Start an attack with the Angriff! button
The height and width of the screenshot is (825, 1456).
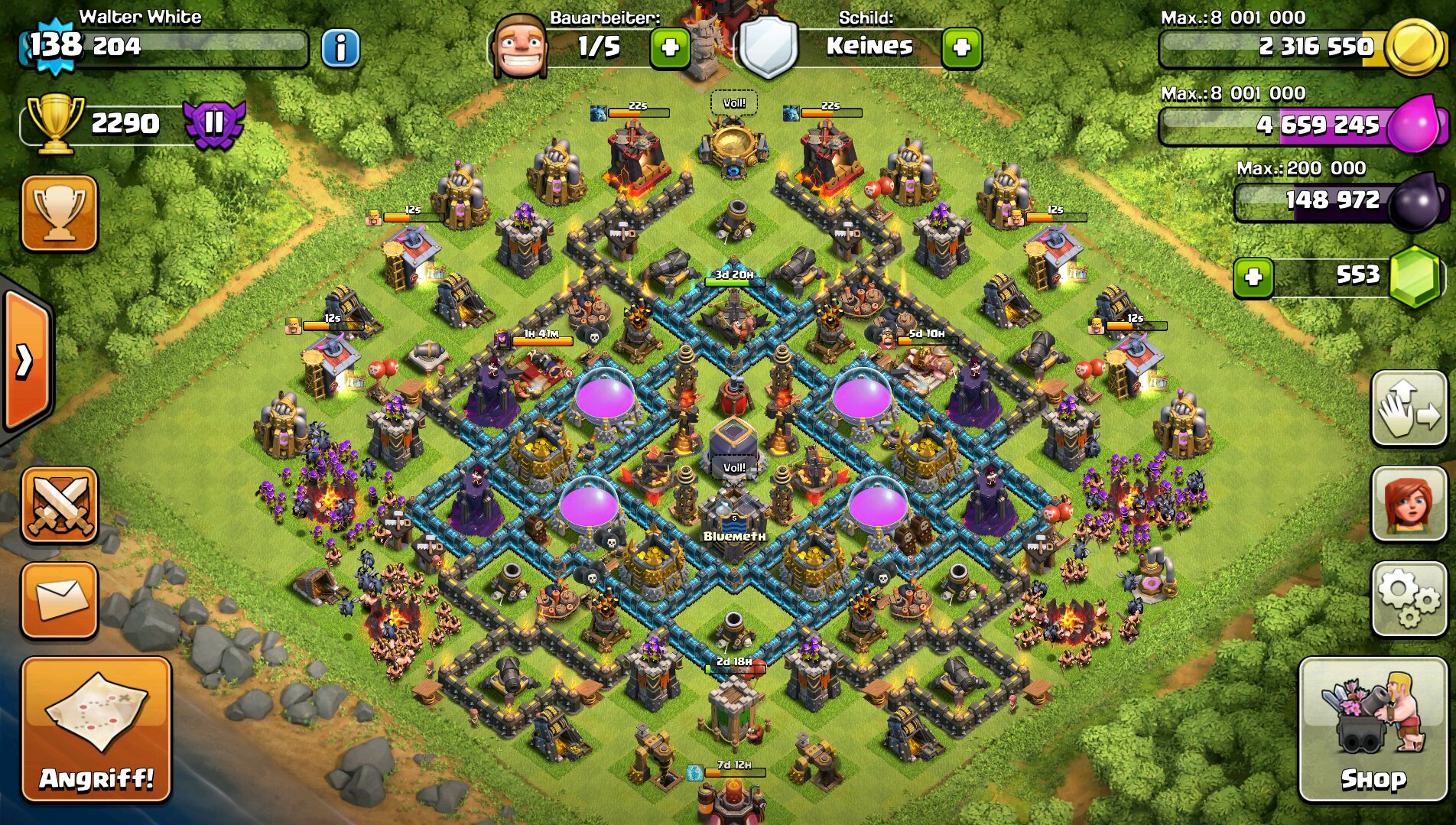coord(96,729)
